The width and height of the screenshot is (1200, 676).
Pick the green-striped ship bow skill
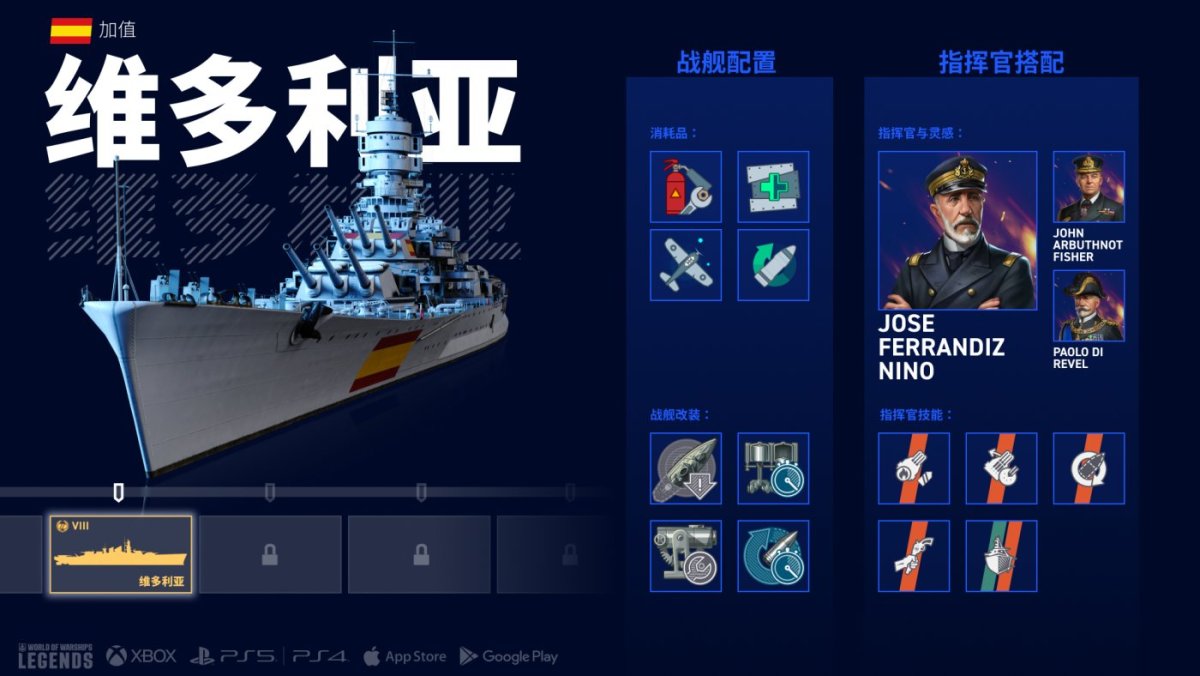[x=1001, y=555]
